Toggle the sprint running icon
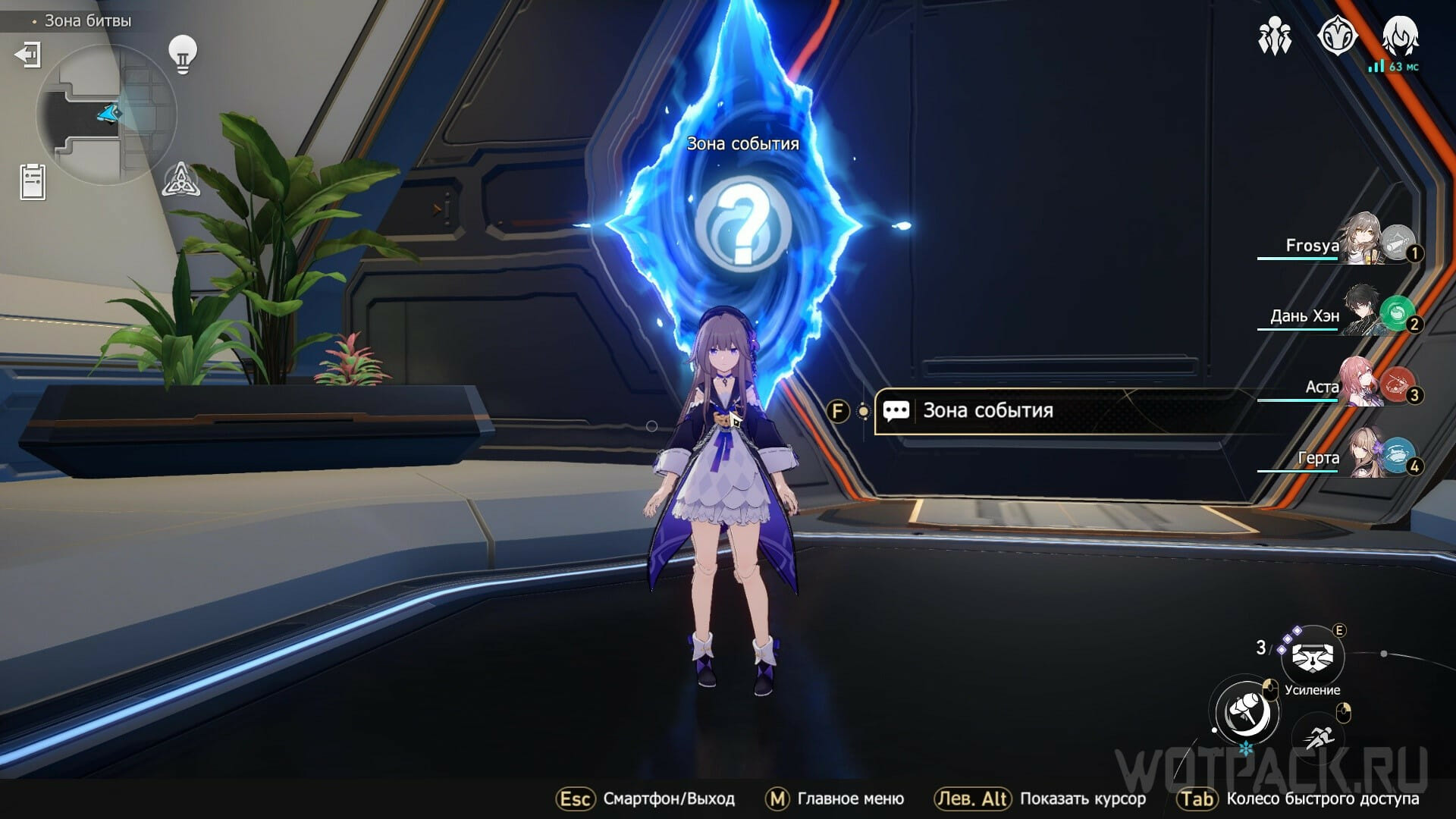Viewport: 1456px width, 819px height. tap(1320, 736)
